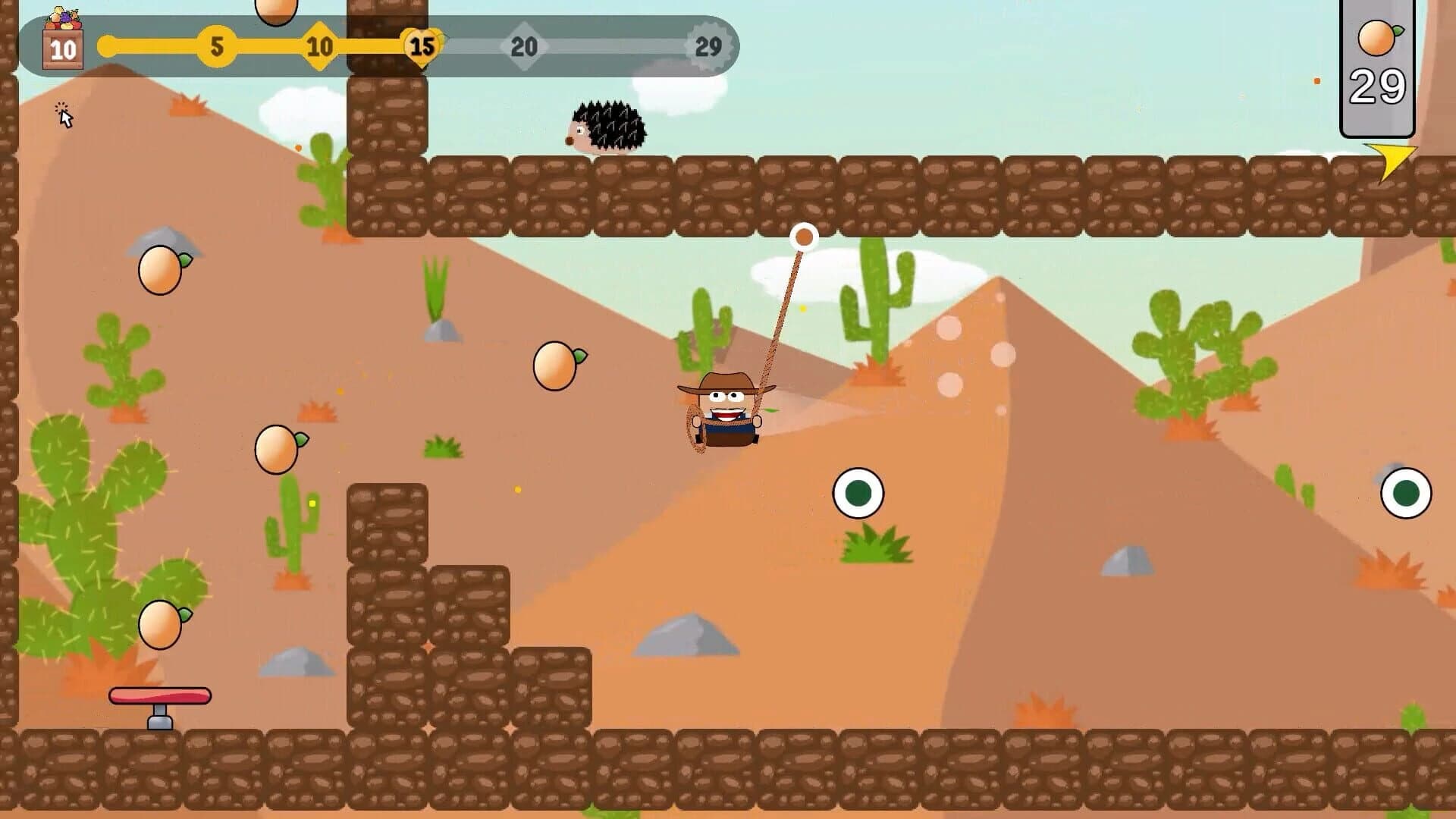Screen dimensions: 1456x819
Task: Click the mouse cursor sparkle near top-left
Action: 62,111
